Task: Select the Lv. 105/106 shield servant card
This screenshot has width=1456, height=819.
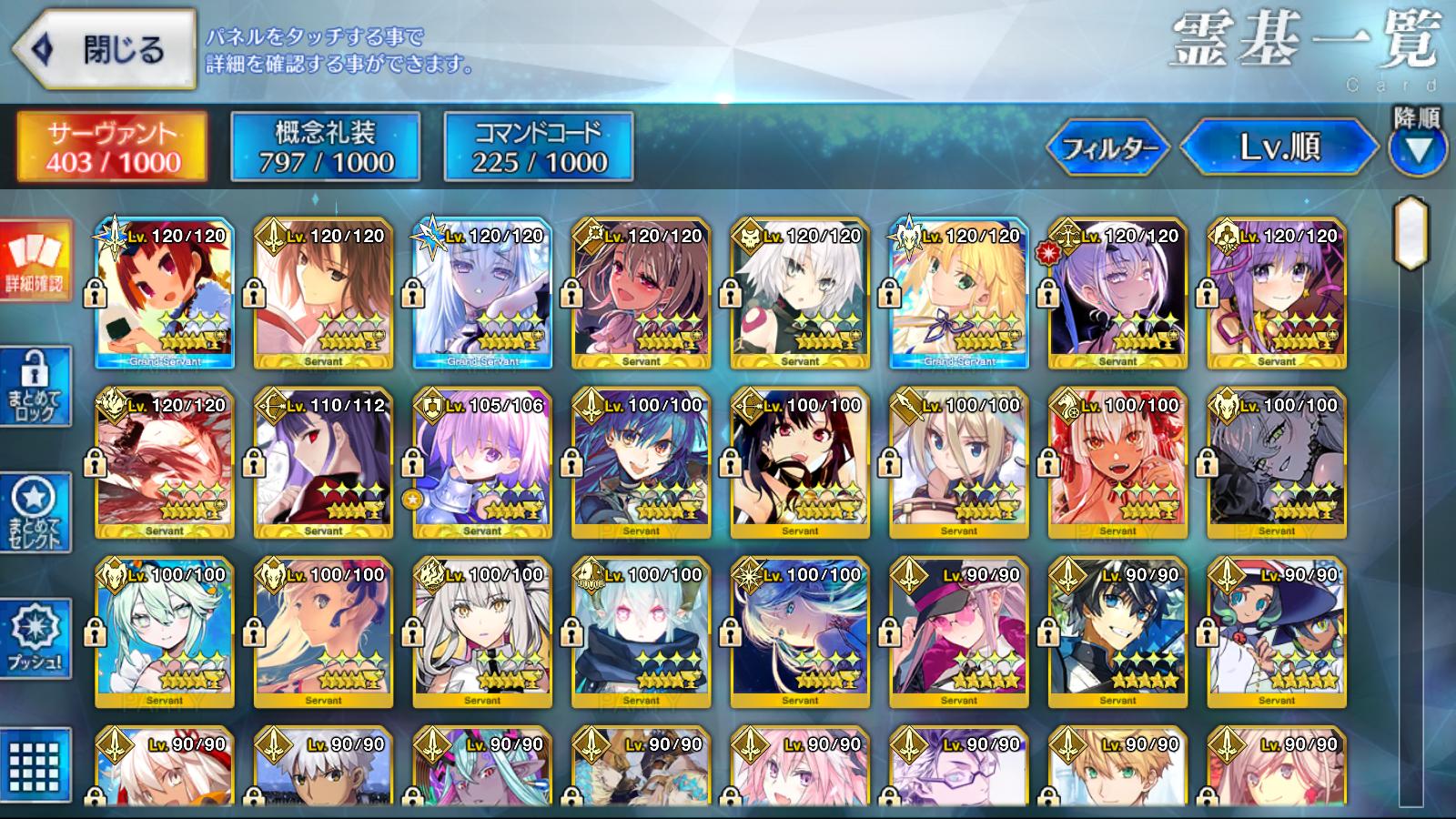Action: click(482, 464)
